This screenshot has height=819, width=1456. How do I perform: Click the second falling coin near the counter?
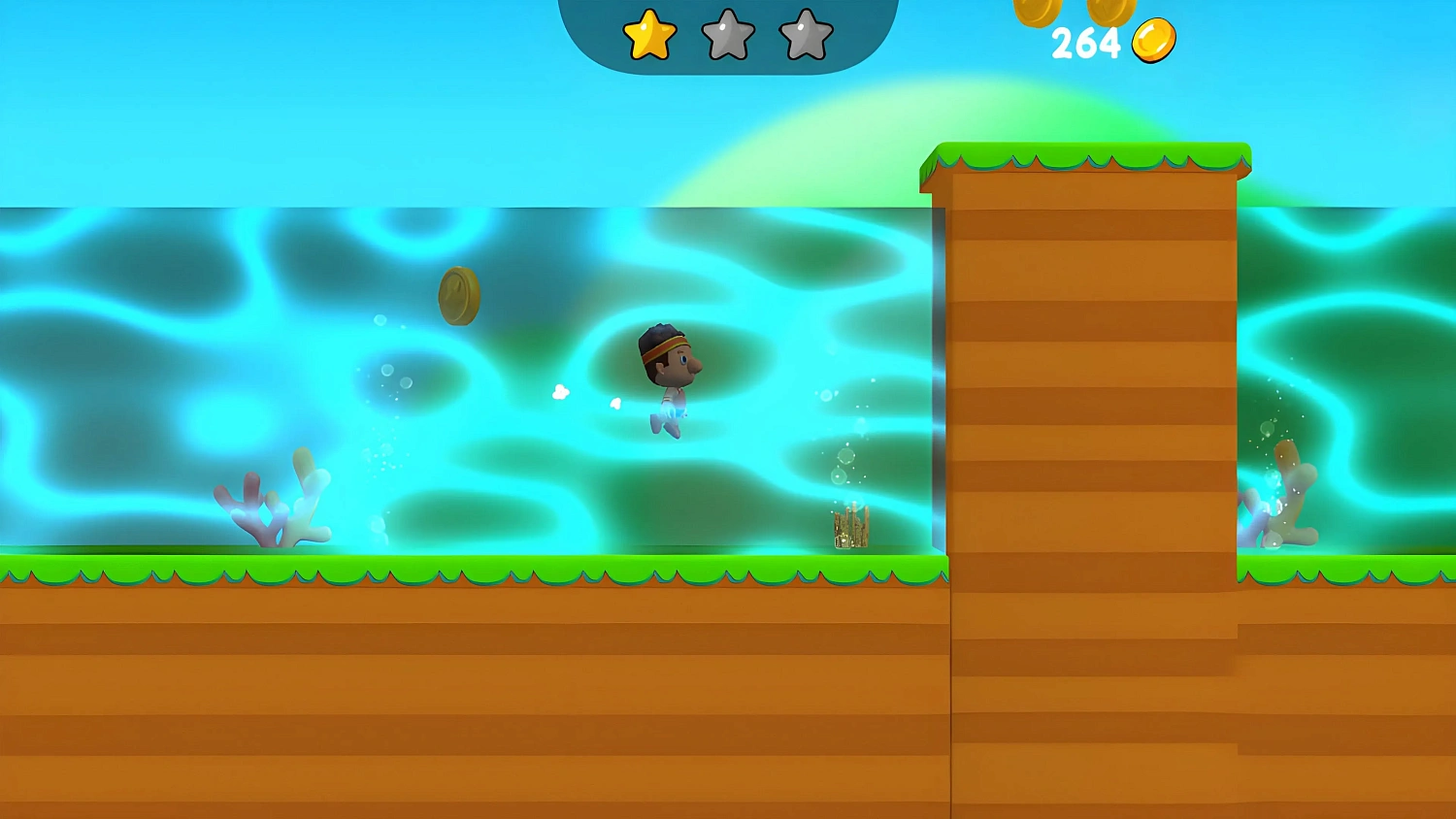click(1111, 12)
